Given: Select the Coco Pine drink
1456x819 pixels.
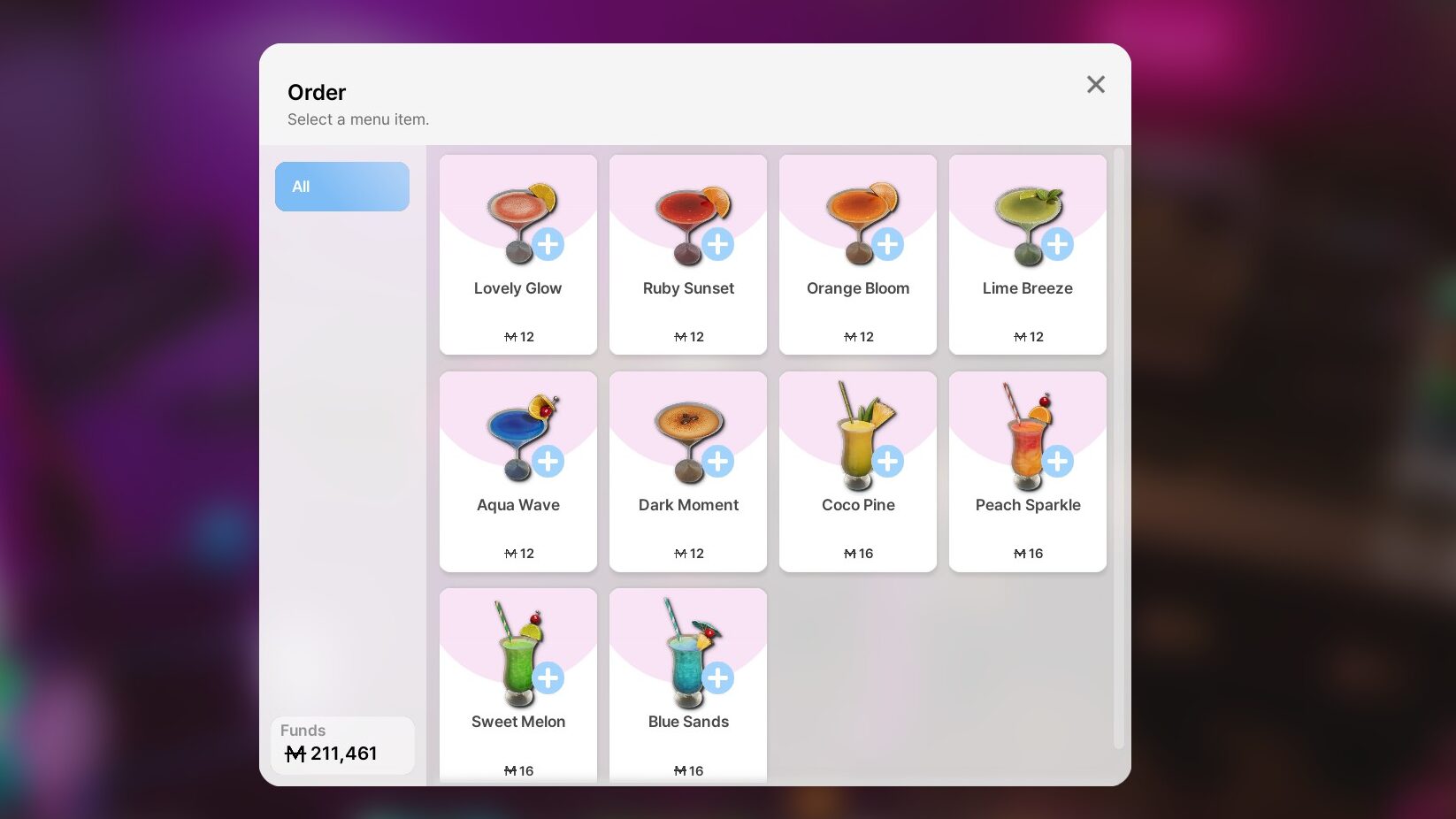Looking at the screenshot, I should click(x=858, y=471).
